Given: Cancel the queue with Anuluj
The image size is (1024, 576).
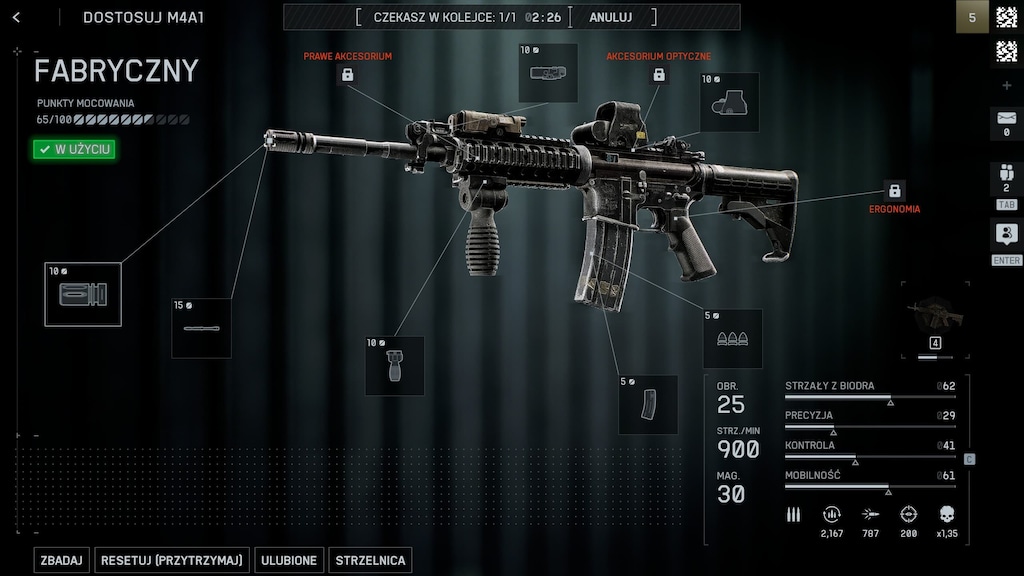Looking at the screenshot, I should [610, 17].
